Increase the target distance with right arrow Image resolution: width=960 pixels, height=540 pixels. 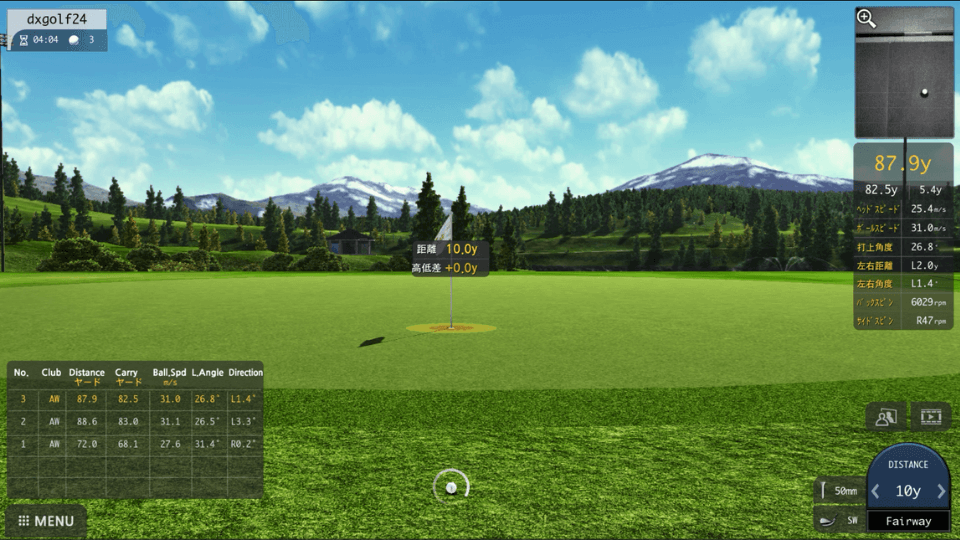point(941,491)
